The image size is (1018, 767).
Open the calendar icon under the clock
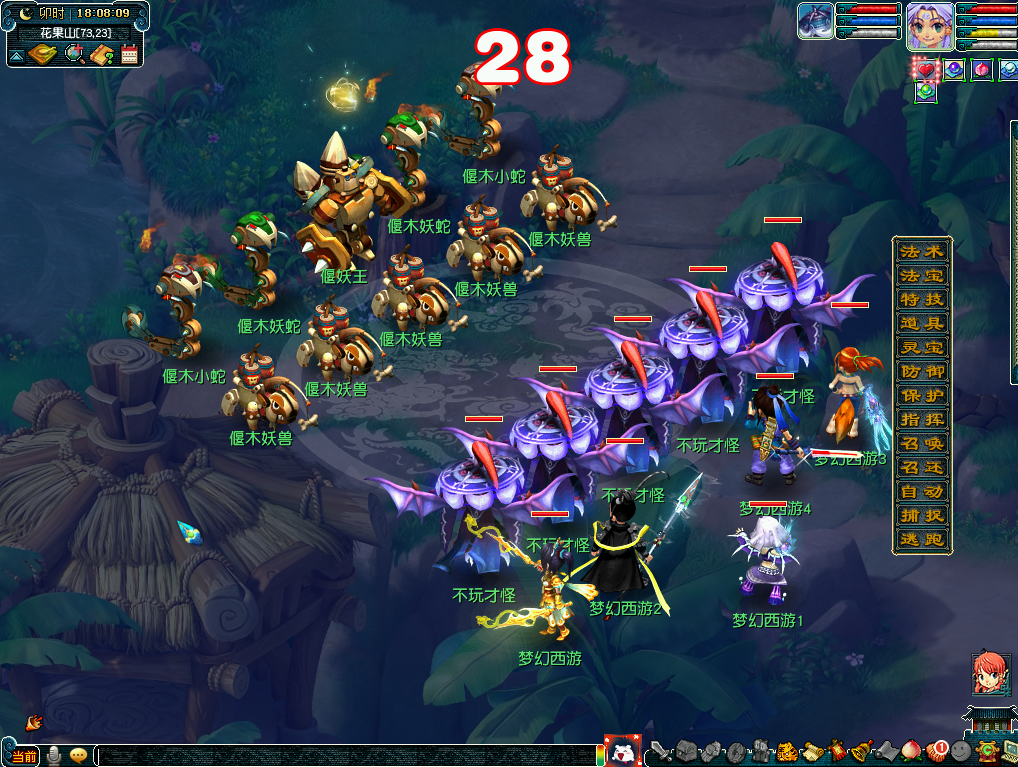point(129,54)
